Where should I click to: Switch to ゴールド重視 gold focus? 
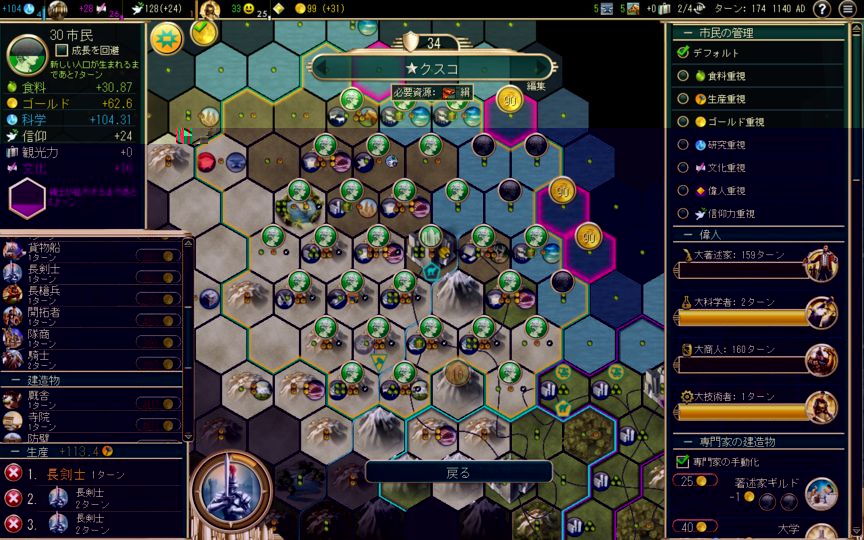684,122
